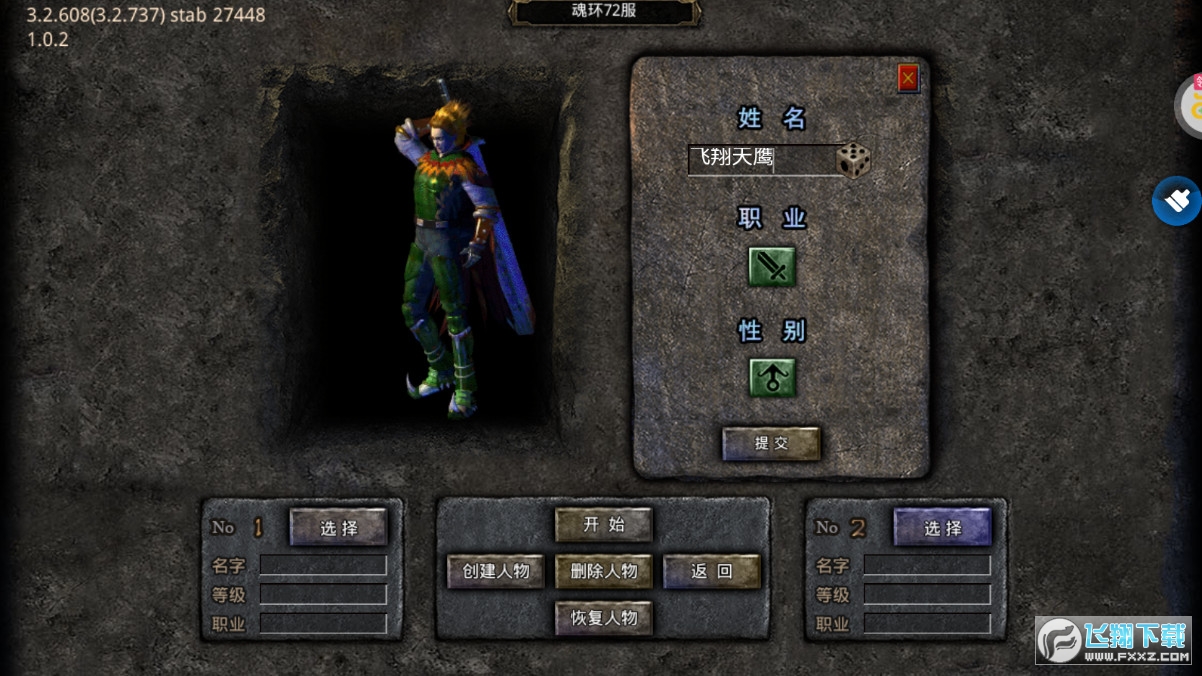Choose the crossed swords class icon
Image resolution: width=1202 pixels, height=676 pixels.
(x=773, y=267)
